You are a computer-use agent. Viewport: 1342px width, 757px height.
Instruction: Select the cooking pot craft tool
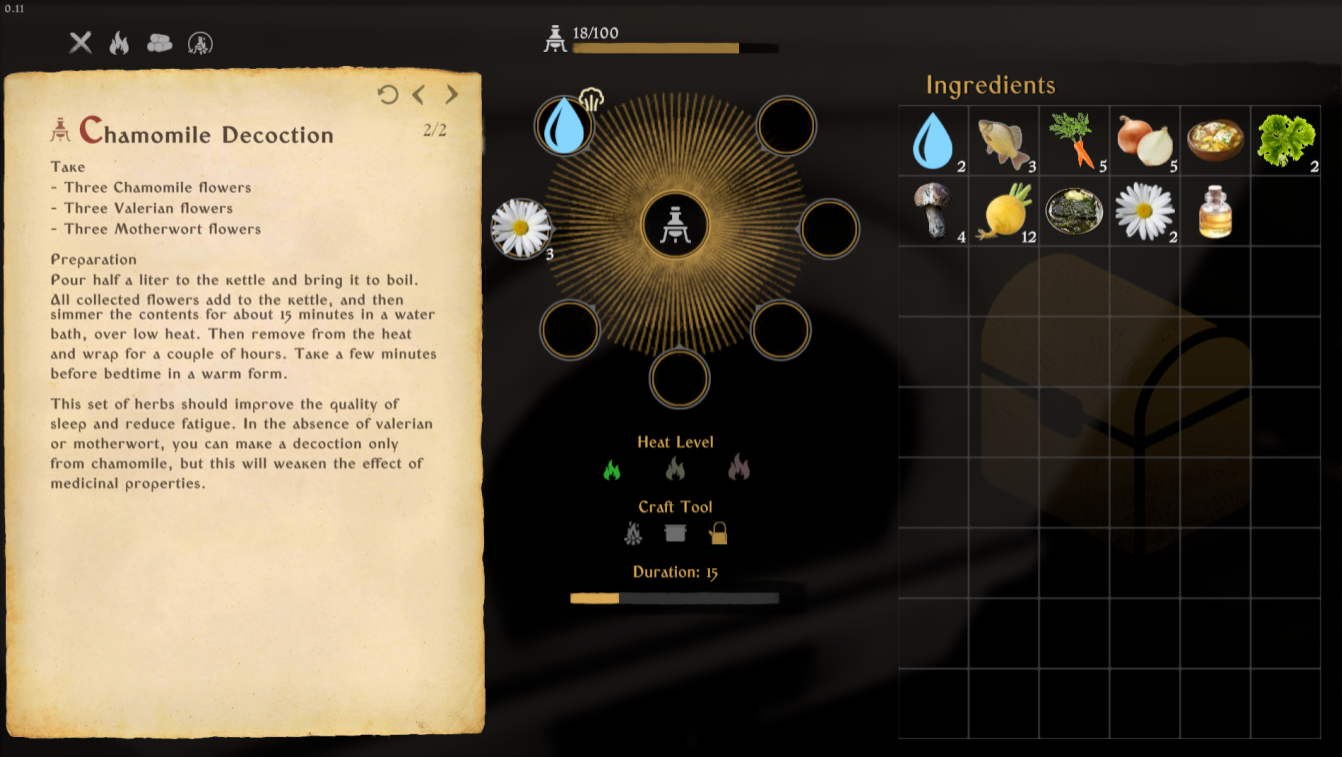[676, 533]
